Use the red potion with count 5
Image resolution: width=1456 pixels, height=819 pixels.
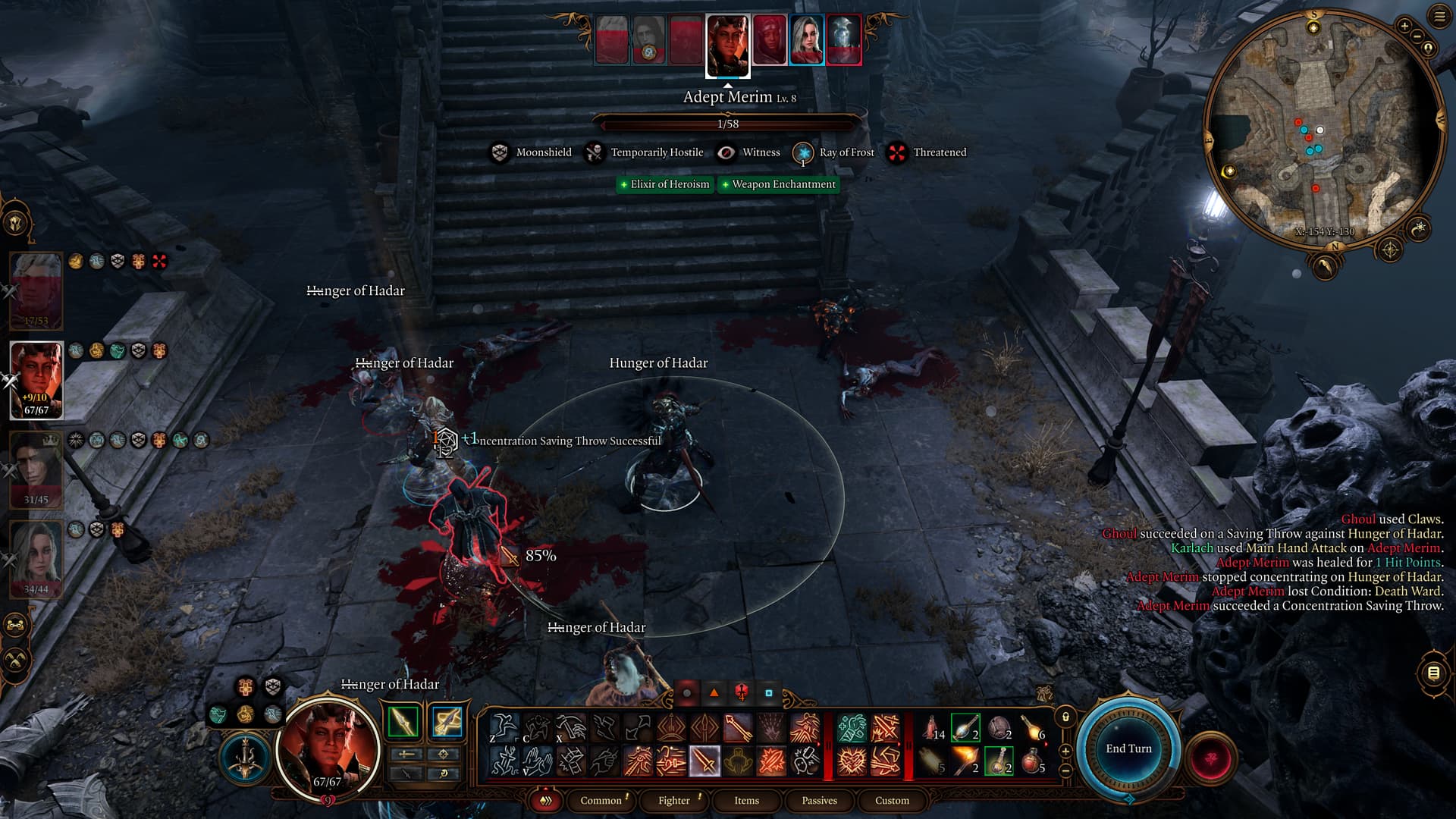1032,760
